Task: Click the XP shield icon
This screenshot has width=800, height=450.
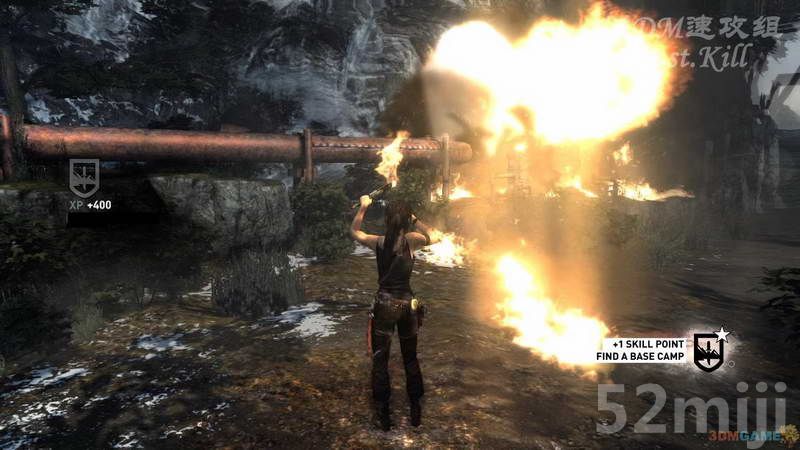Action: 84,177
